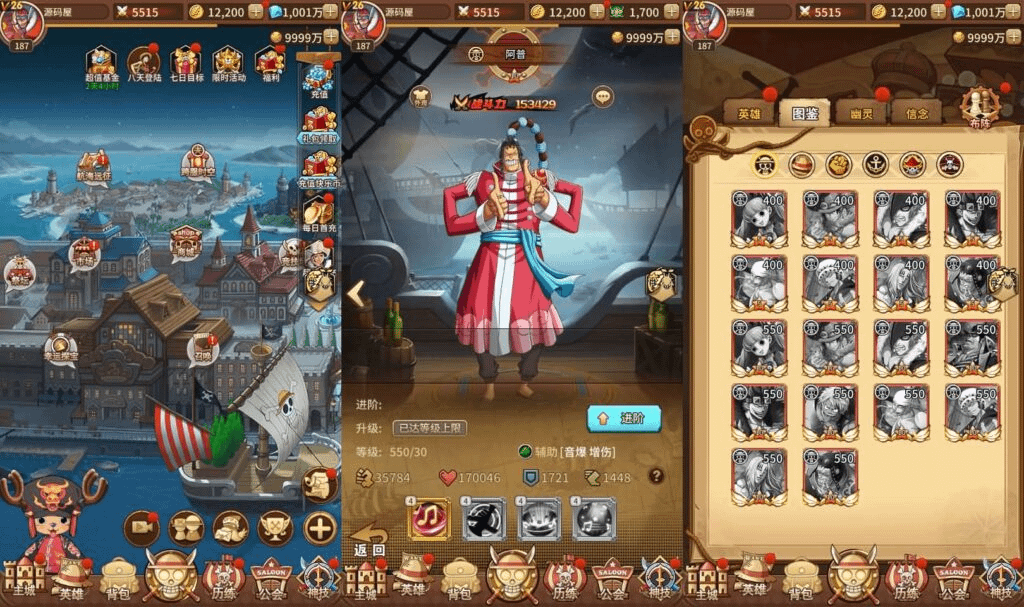Enter the 航海远征 voyage expedition
Viewport: 1024px width, 607px height.
pyautogui.click(x=93, y=167)
